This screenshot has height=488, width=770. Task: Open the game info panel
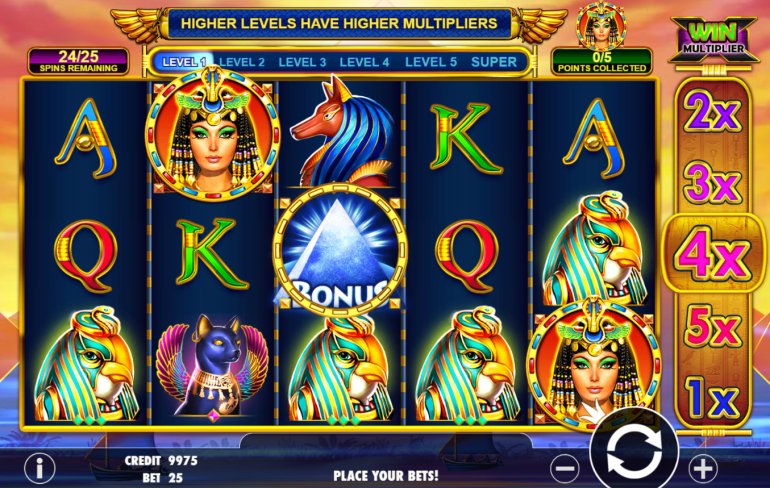point(40,467)
